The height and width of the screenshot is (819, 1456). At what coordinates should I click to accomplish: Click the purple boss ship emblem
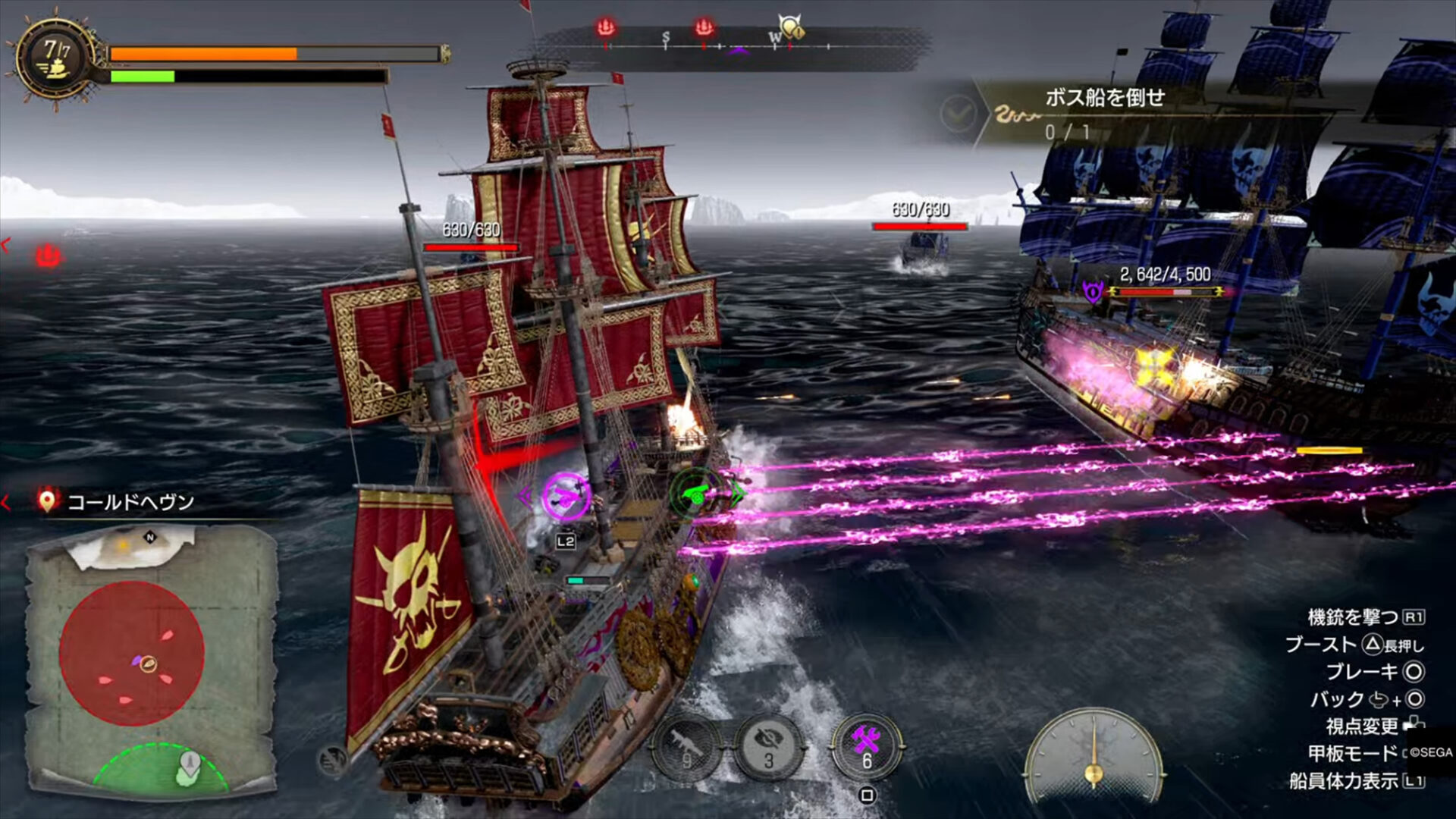(1092, 291)
